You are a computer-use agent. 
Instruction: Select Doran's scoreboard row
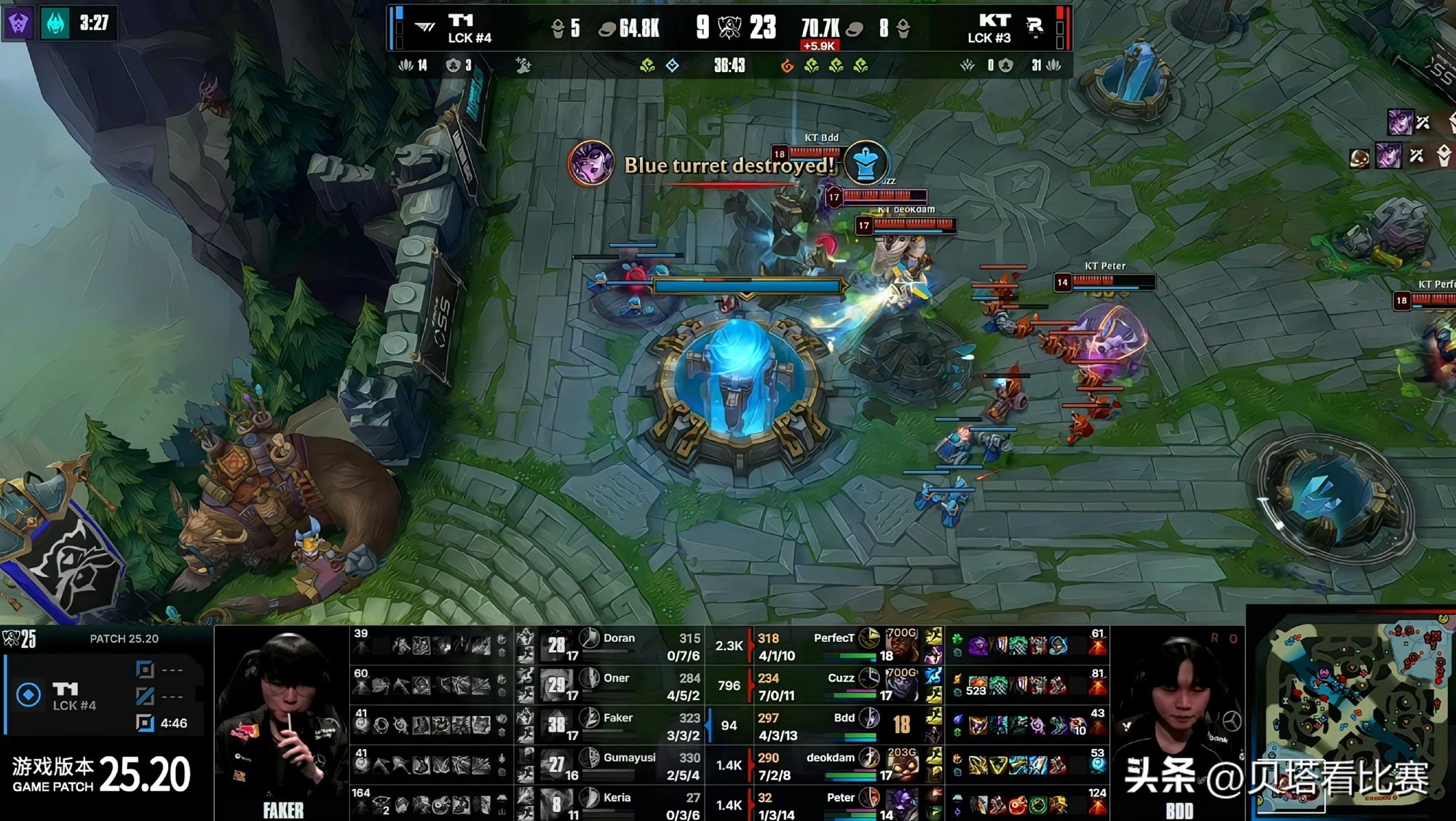pyautogui.click(x=619, y=646)
